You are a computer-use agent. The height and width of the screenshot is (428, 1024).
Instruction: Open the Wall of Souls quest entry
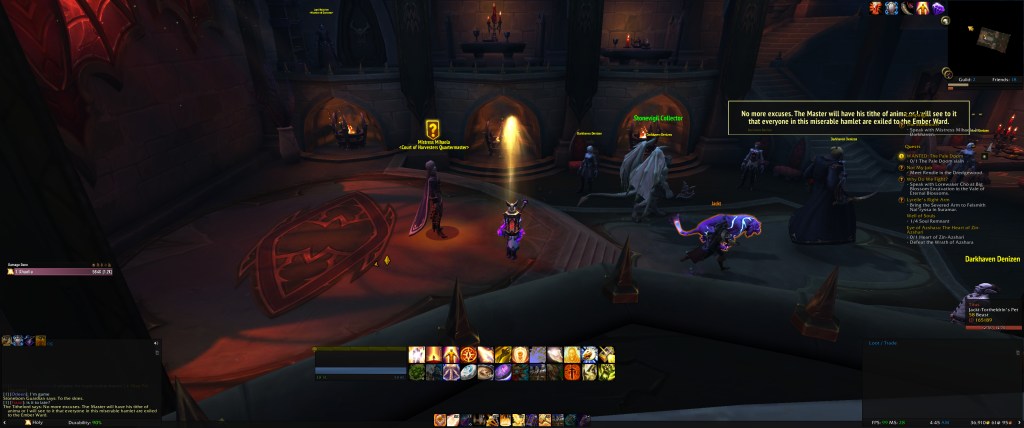(x=920, y=215)
